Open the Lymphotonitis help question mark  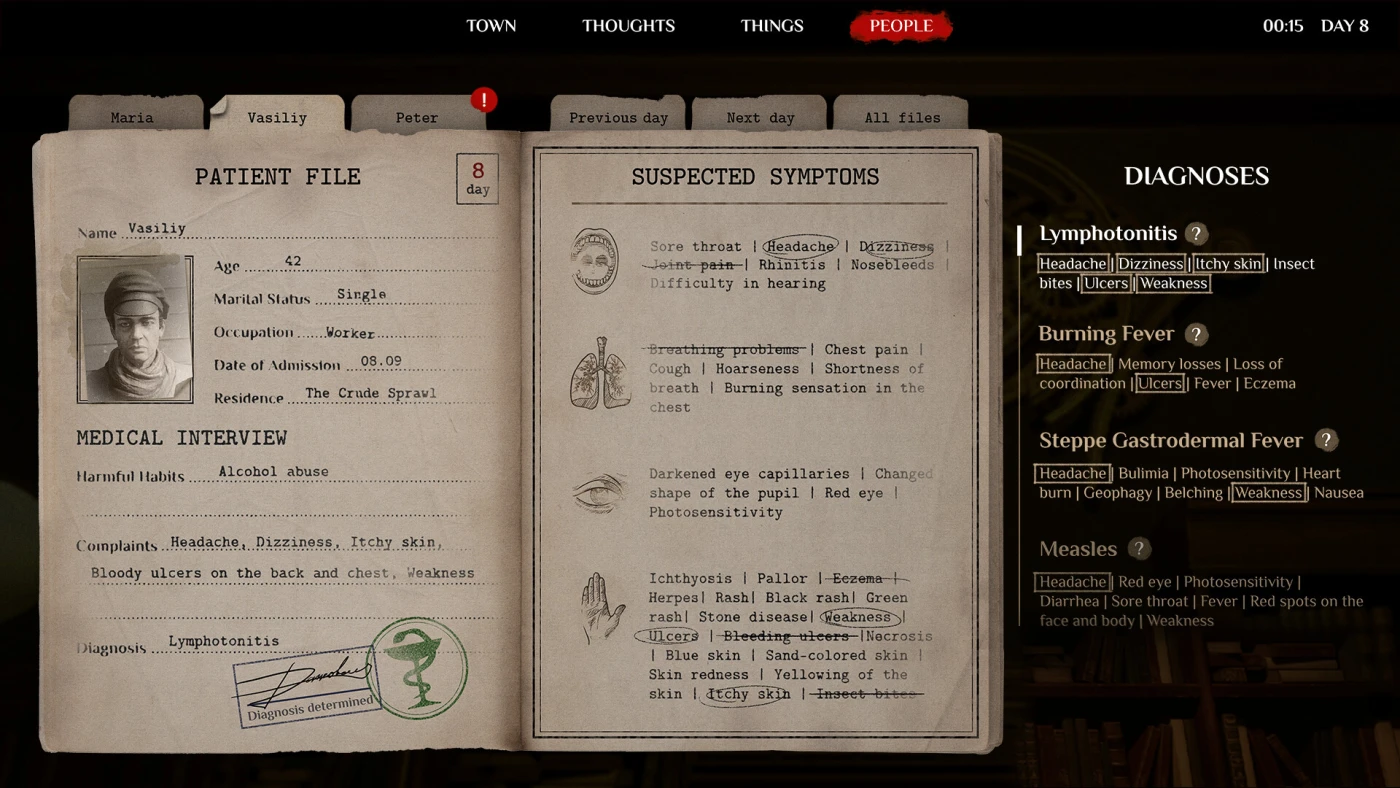[x=1196, y=234]
